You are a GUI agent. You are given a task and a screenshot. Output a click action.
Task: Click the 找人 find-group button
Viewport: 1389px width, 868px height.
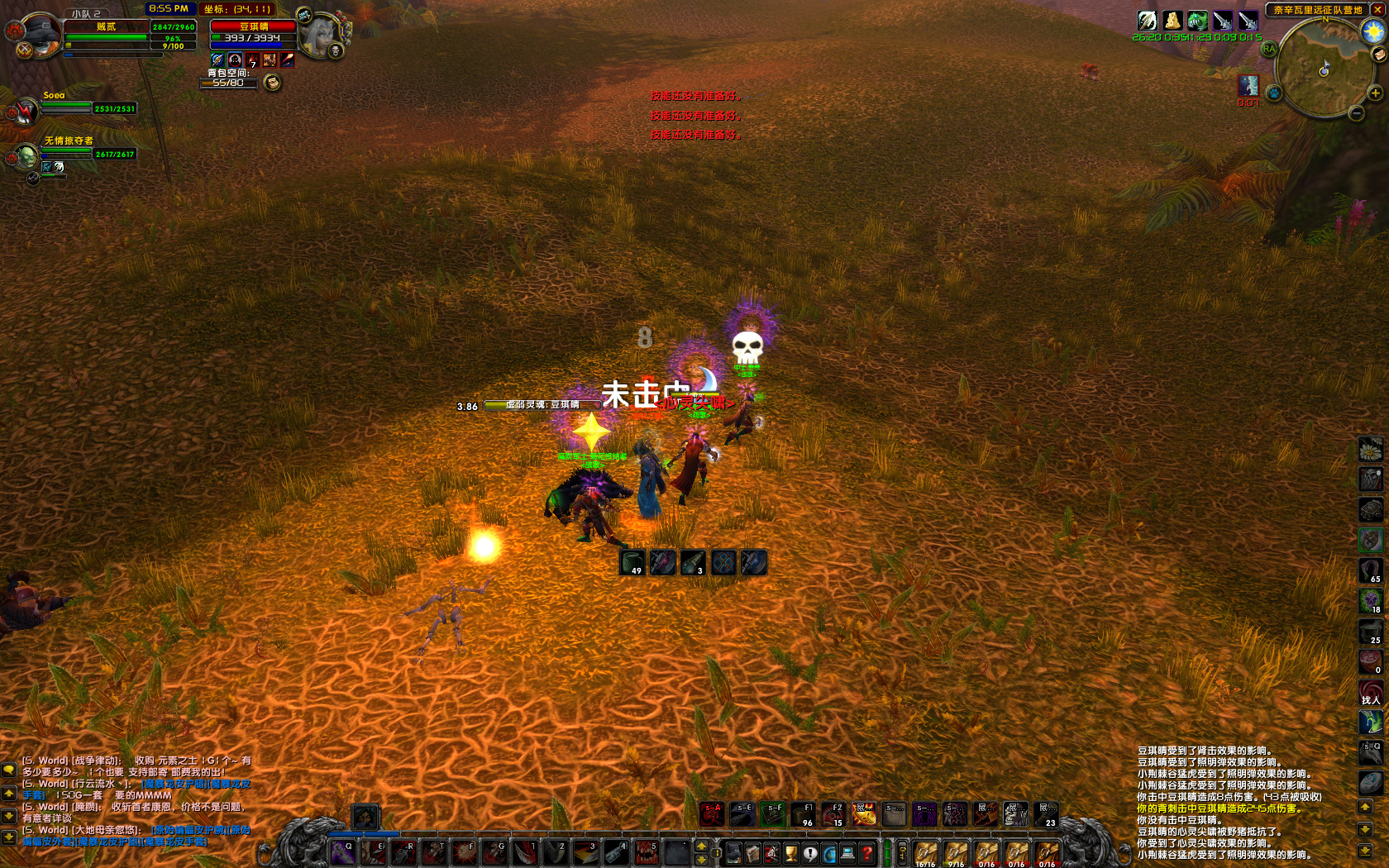click(x=1371, y=693)
